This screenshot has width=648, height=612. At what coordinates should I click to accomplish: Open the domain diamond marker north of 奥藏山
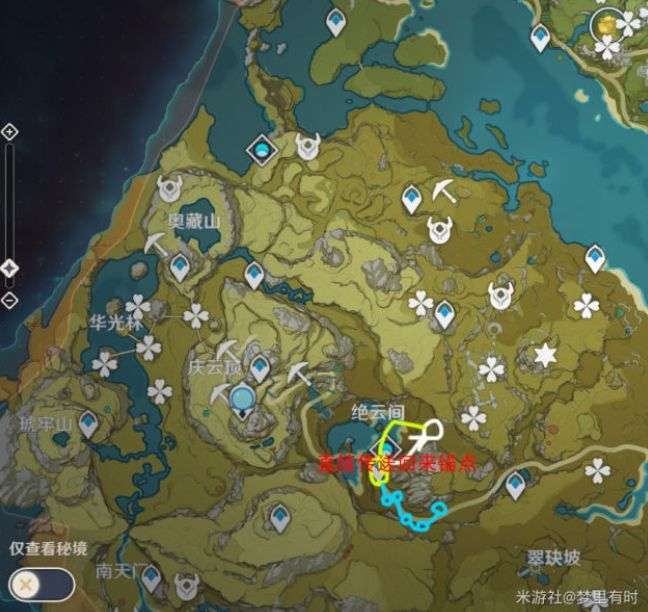(263, 149)
